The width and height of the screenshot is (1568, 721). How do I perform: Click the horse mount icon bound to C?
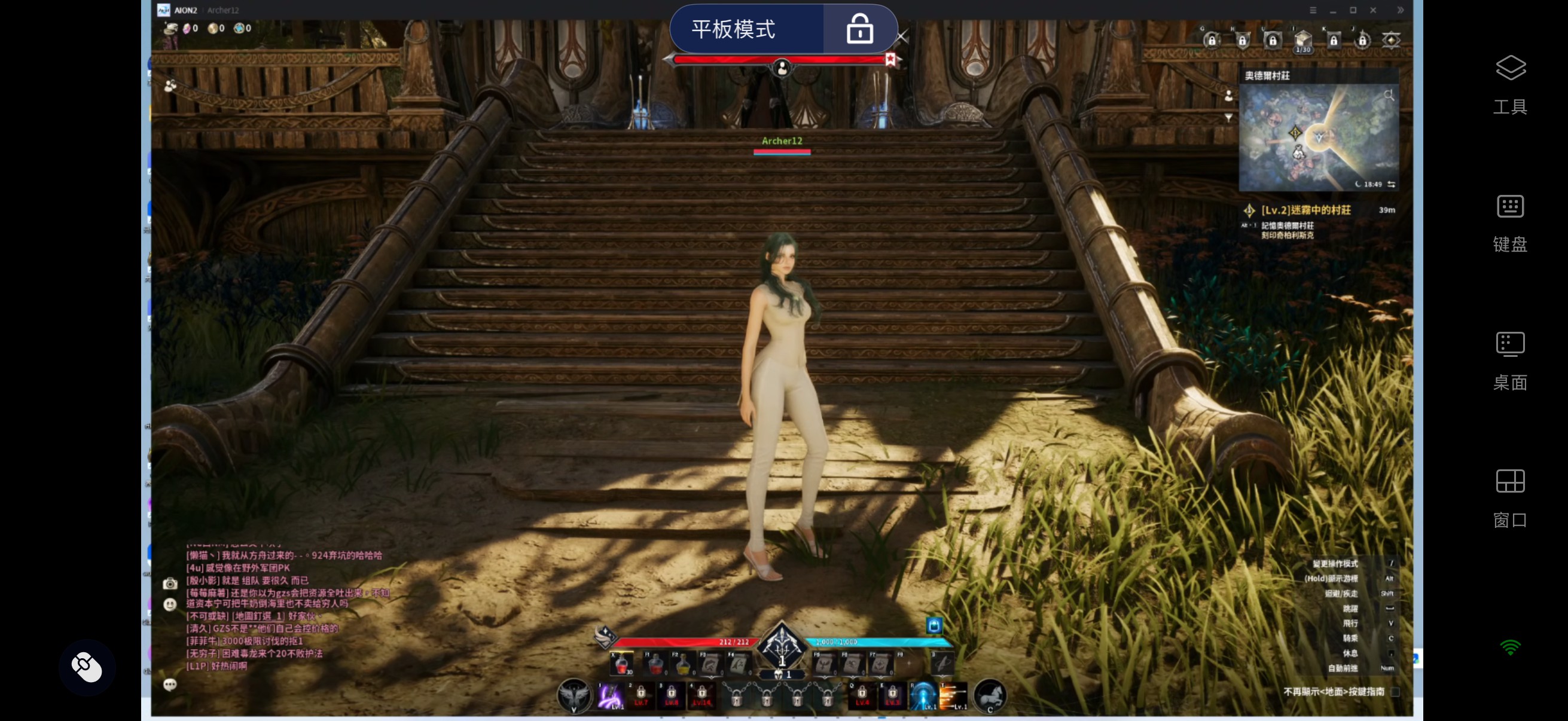[x=989, y=696]
